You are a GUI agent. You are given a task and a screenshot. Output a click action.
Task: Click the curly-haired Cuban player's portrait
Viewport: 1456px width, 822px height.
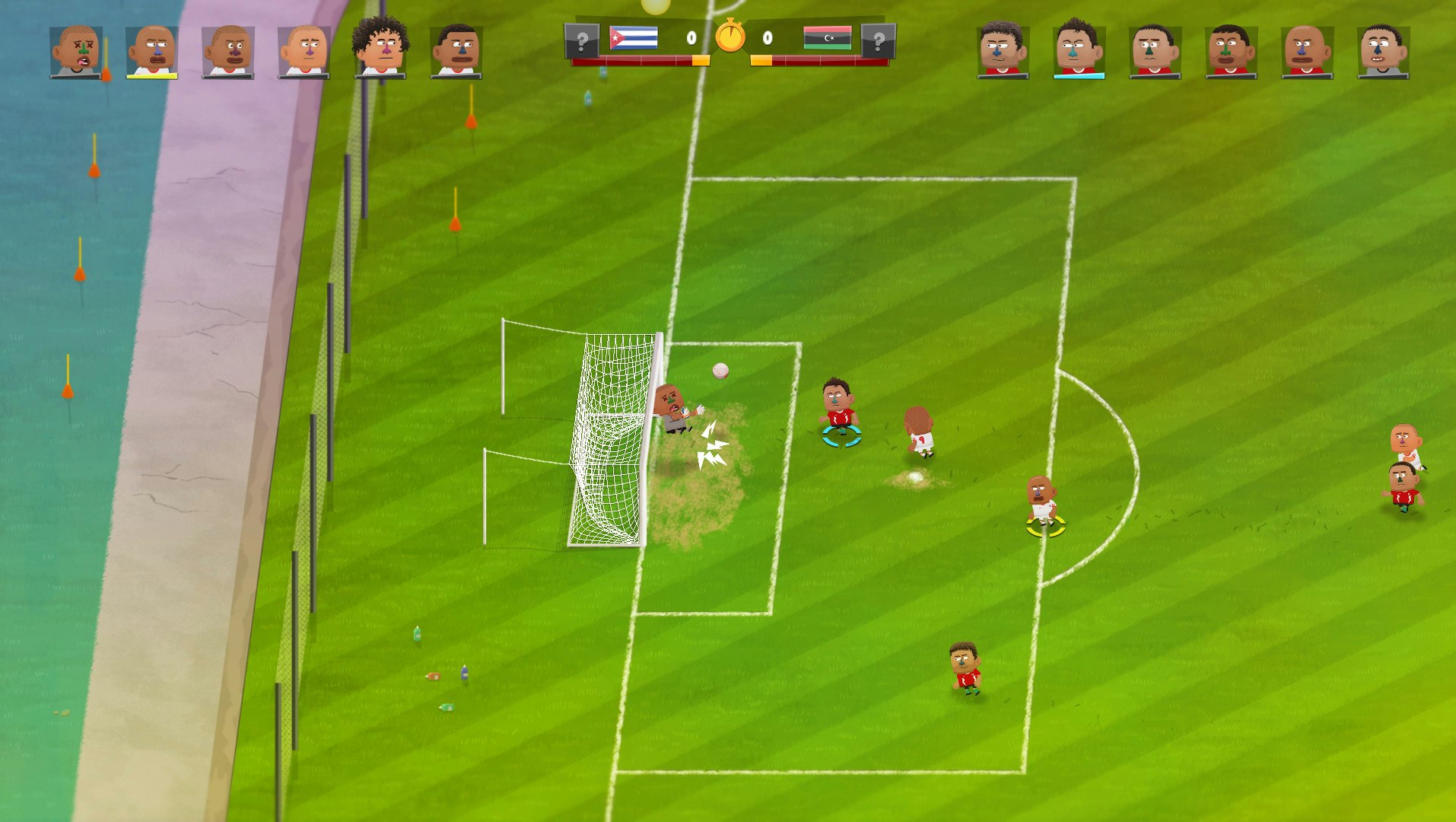(381, 44)
